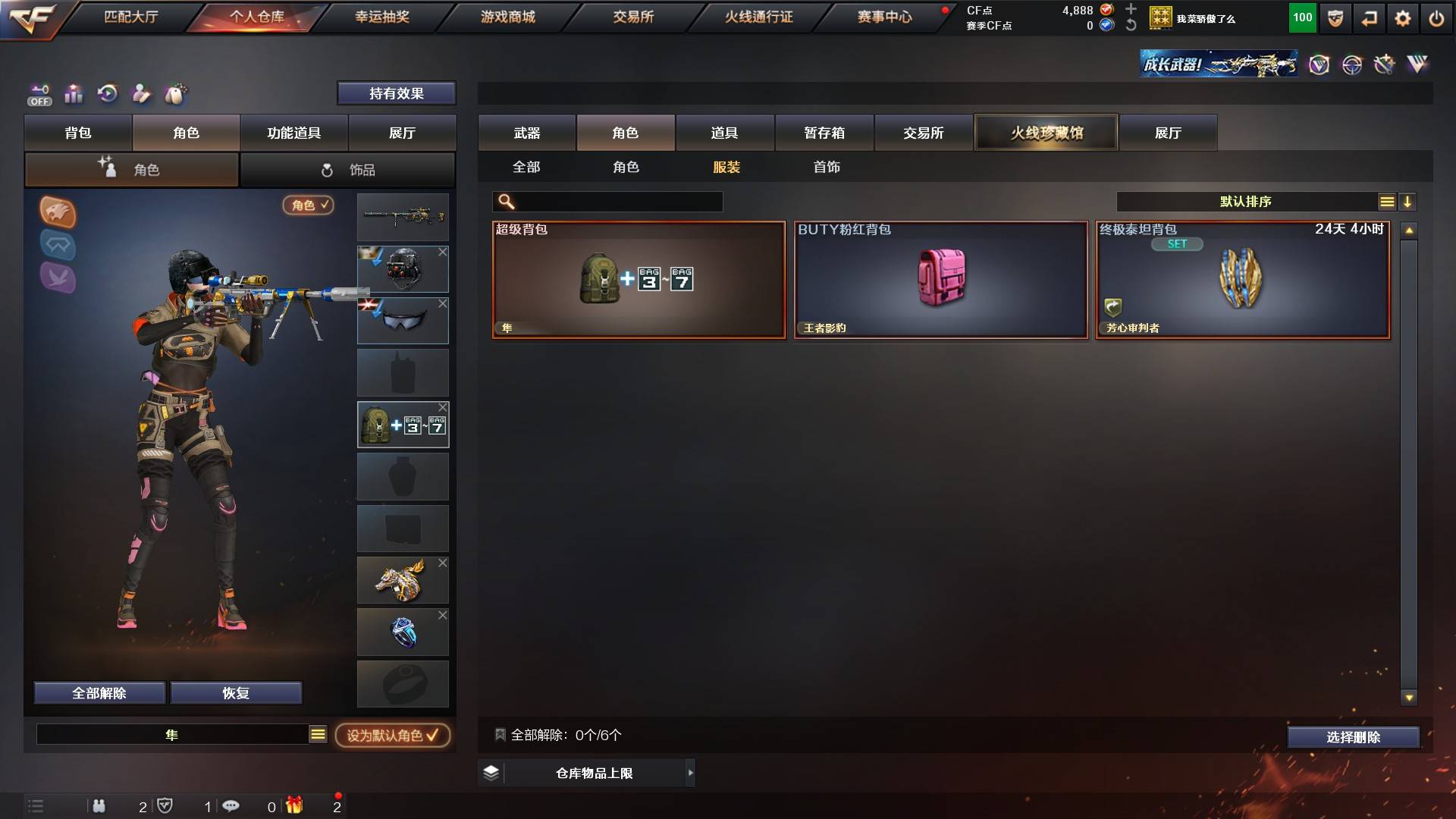Switch to the 首饰 subtab
Screen dimensions: 1456x819
(x=827, y=167)
